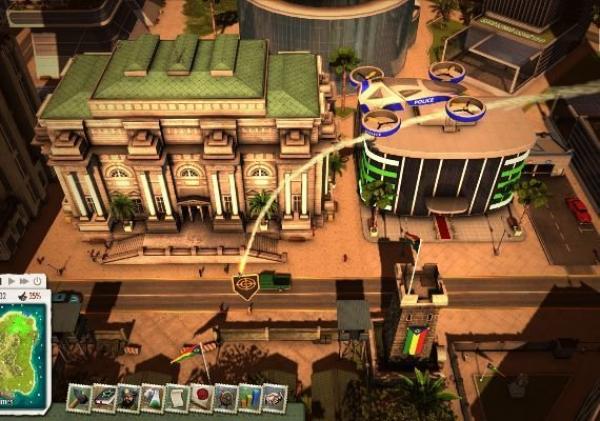Open the green book almanac stamp
This screenshot has width=600, height=421.
(x=104, y=398)
